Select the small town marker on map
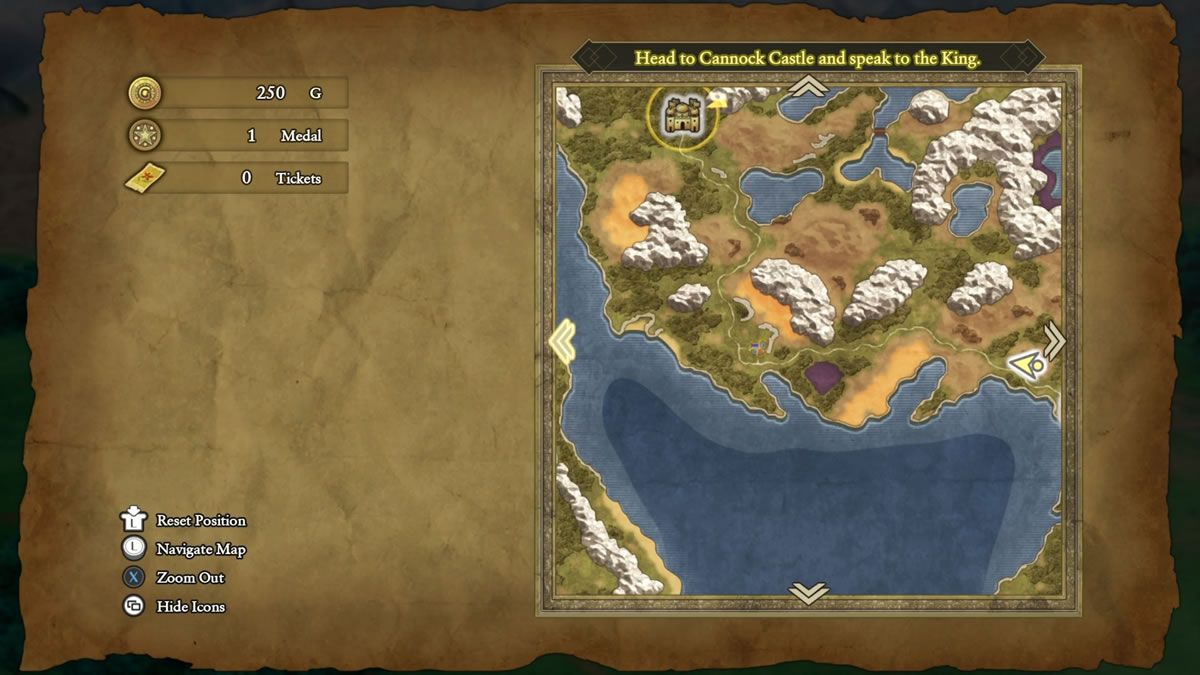The width and height of the screenshot is (1200, 675). click(x=760, y=348)
